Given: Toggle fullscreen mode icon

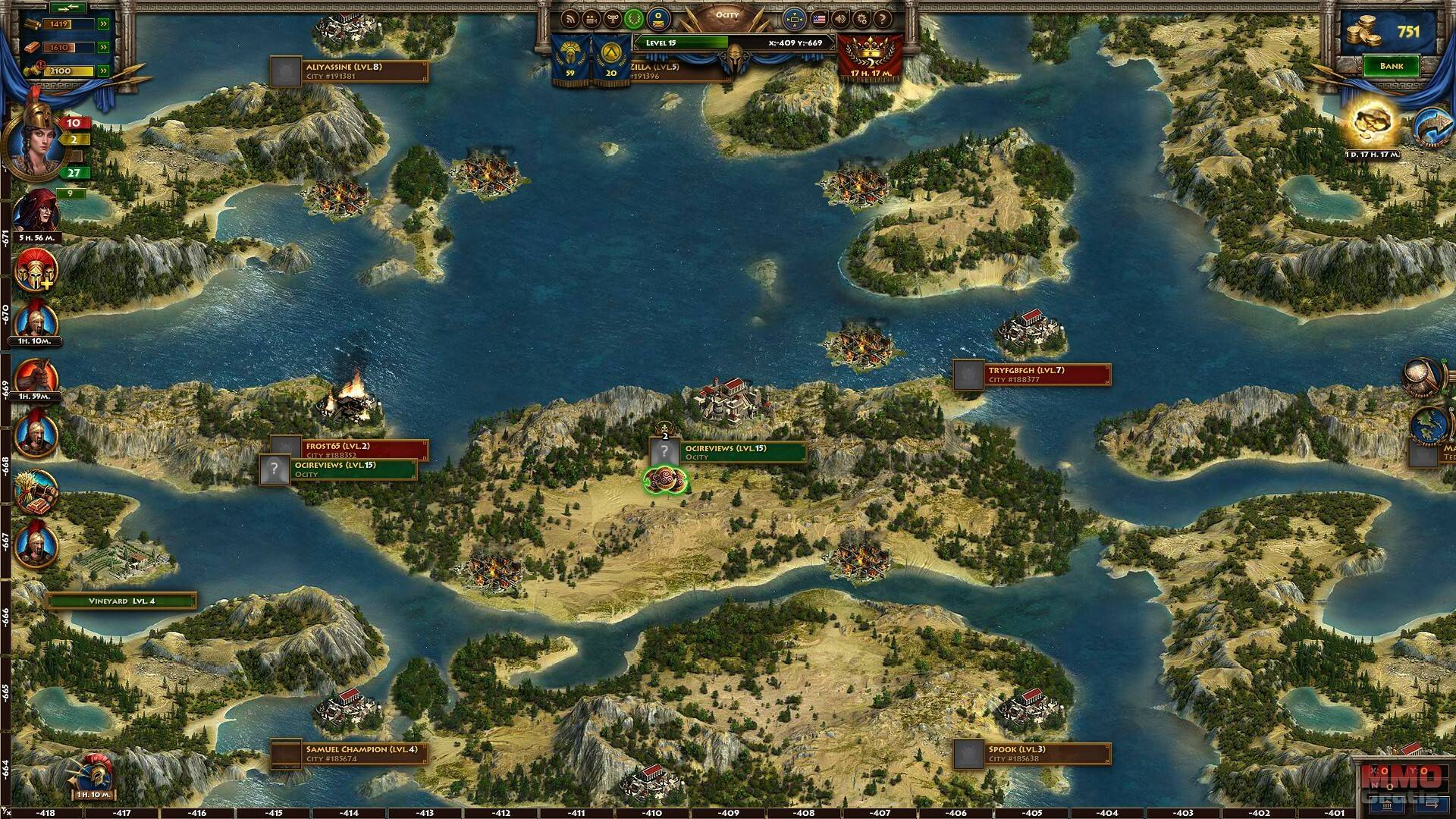Looking at the screenshot, I should (x=794, y=18).
